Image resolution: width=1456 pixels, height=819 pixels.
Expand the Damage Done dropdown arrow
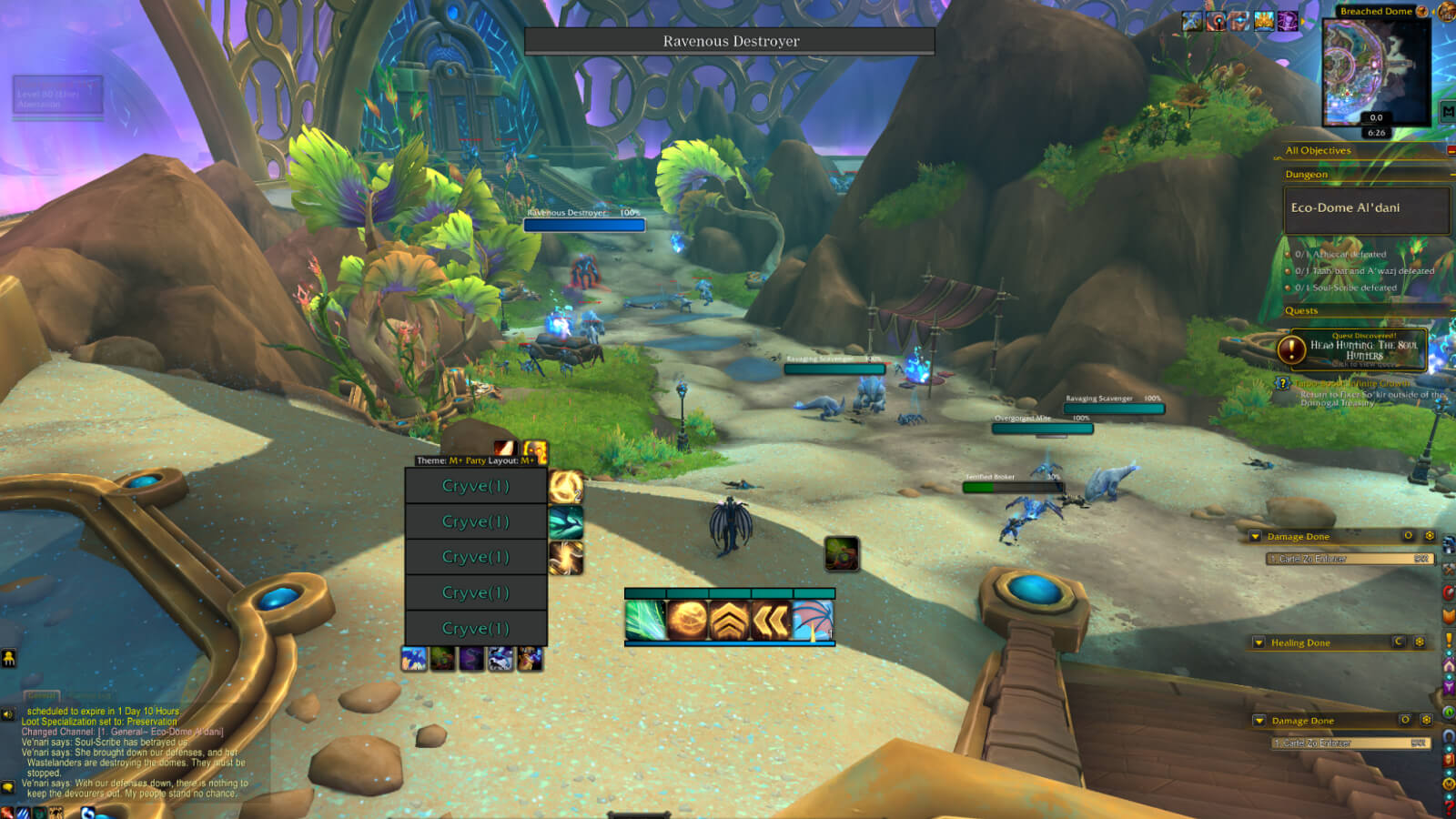[1257, 536]
